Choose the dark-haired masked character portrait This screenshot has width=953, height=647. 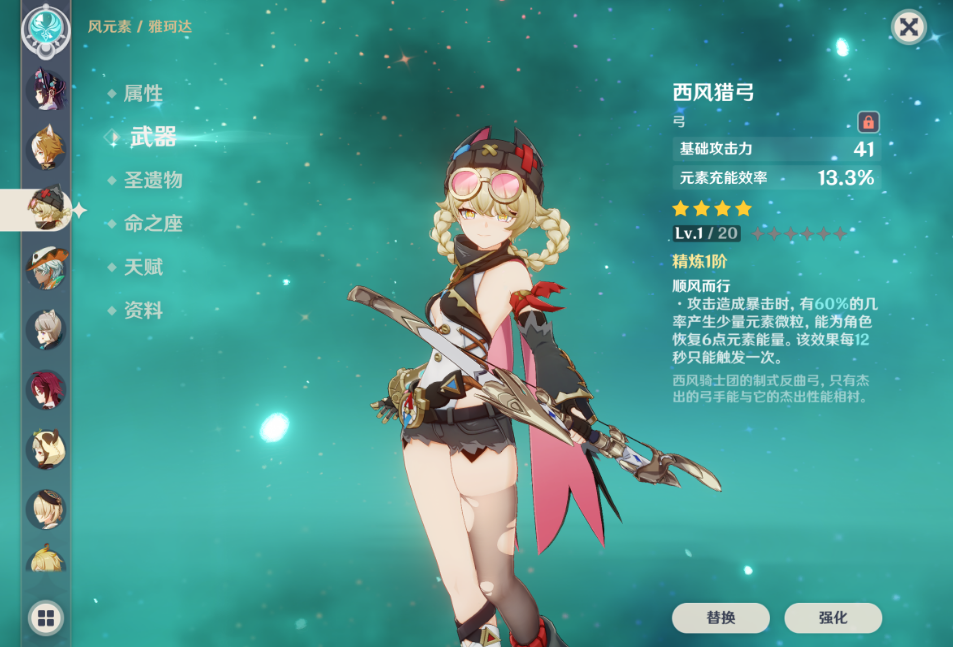click(x=45, y=88)
